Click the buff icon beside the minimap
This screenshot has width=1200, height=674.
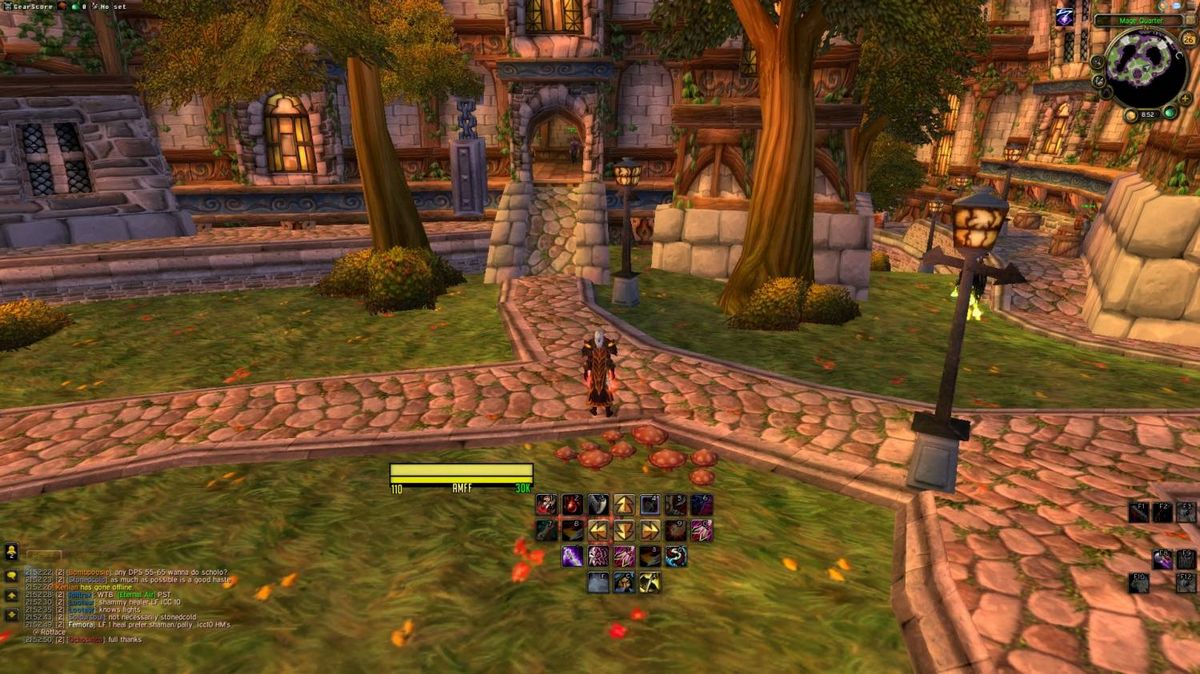(1064, 17)
